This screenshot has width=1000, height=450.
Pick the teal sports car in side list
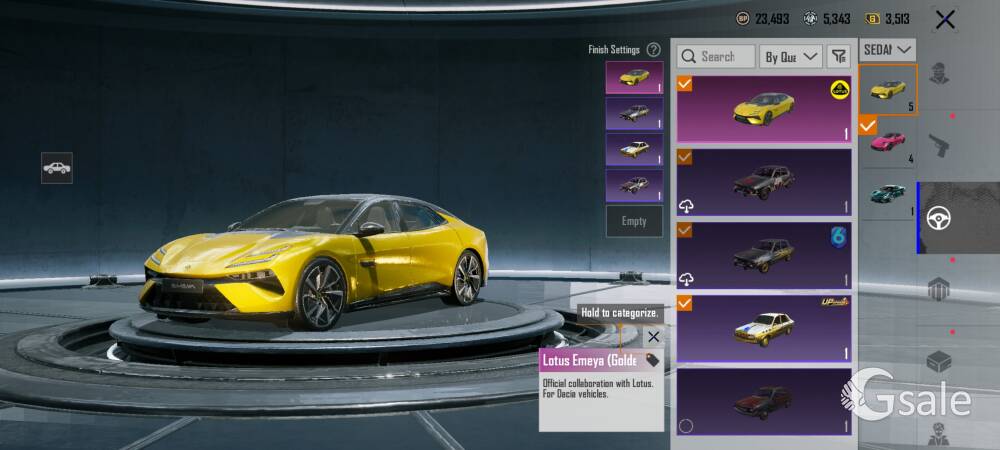[888, 194]
